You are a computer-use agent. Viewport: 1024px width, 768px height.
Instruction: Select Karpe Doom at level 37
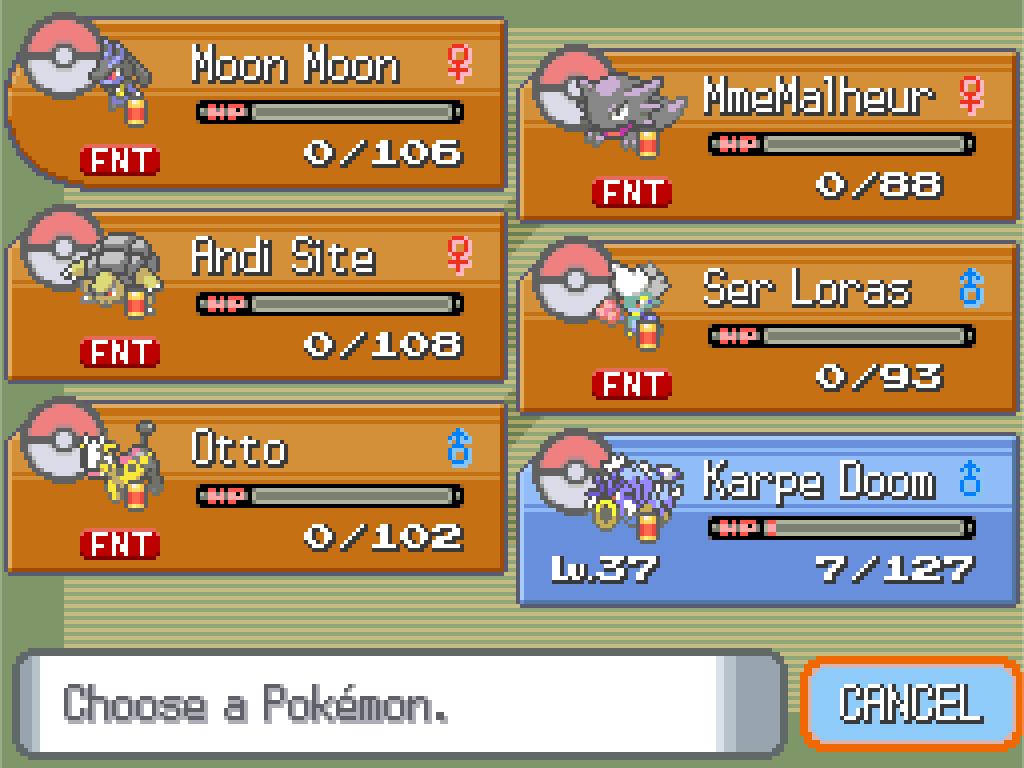(x=768, y=520)
